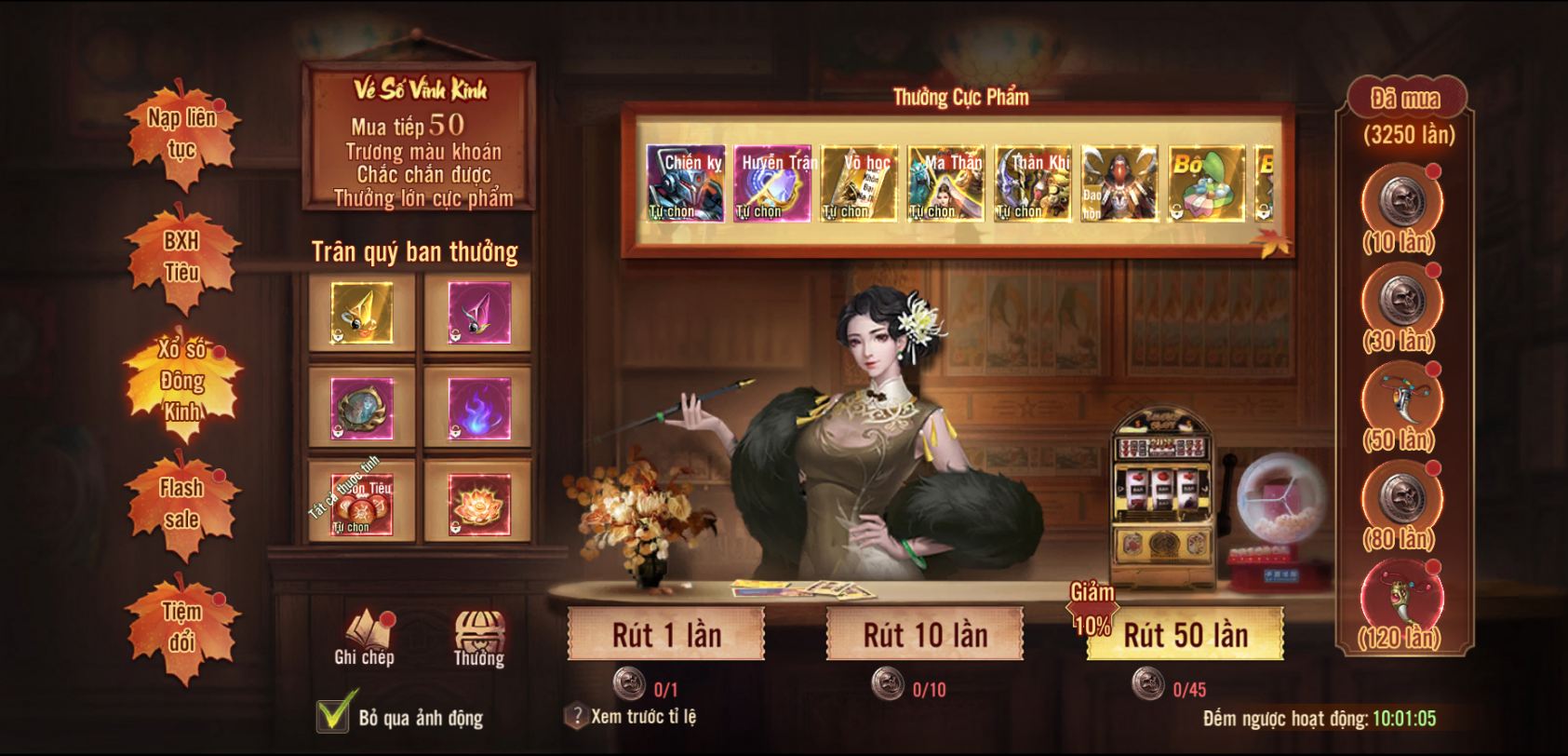
Task: Inspect the purple flame rare reward
Action: click(x=478, y=409)
